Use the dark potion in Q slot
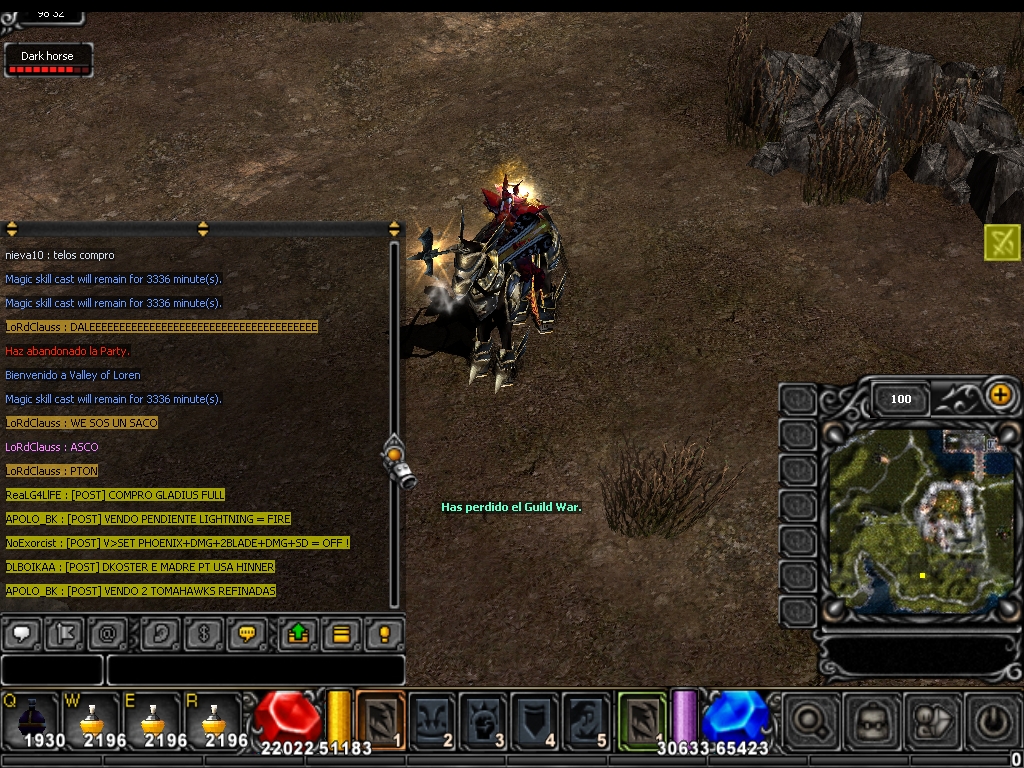This screenshot has height=768, width=1024. pos(30,720)
